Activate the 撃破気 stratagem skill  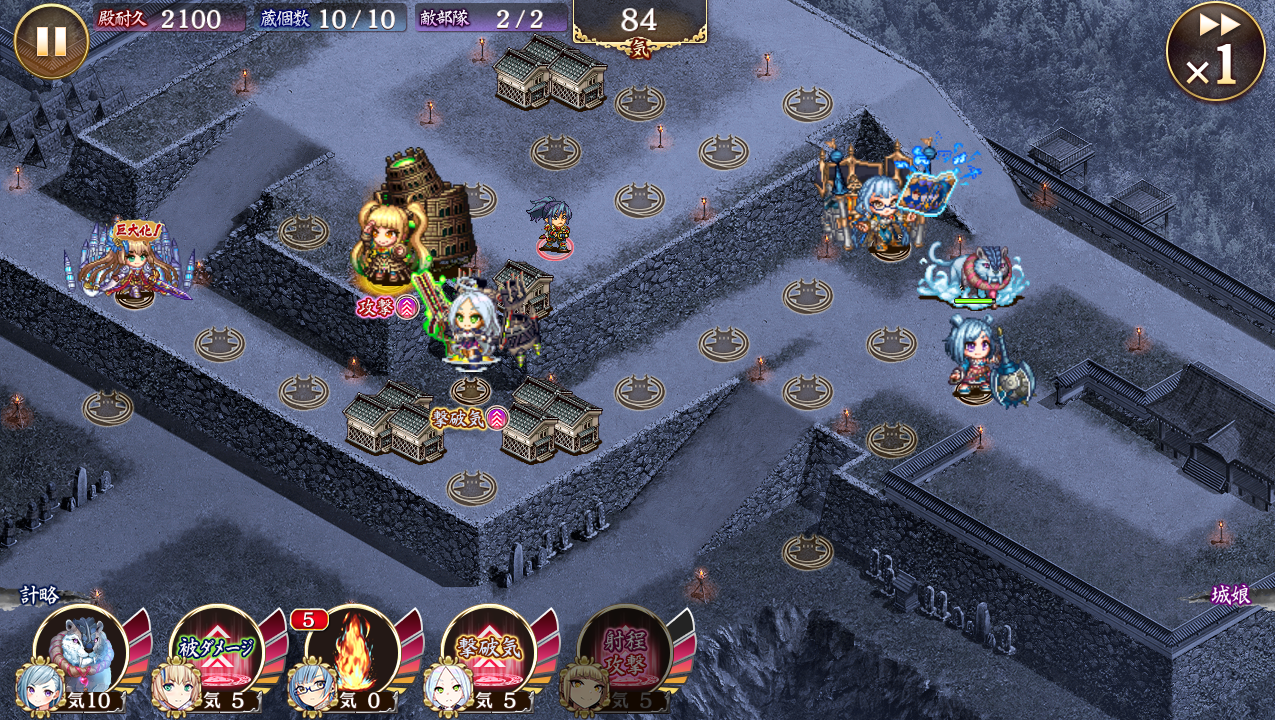coord(488,652)
